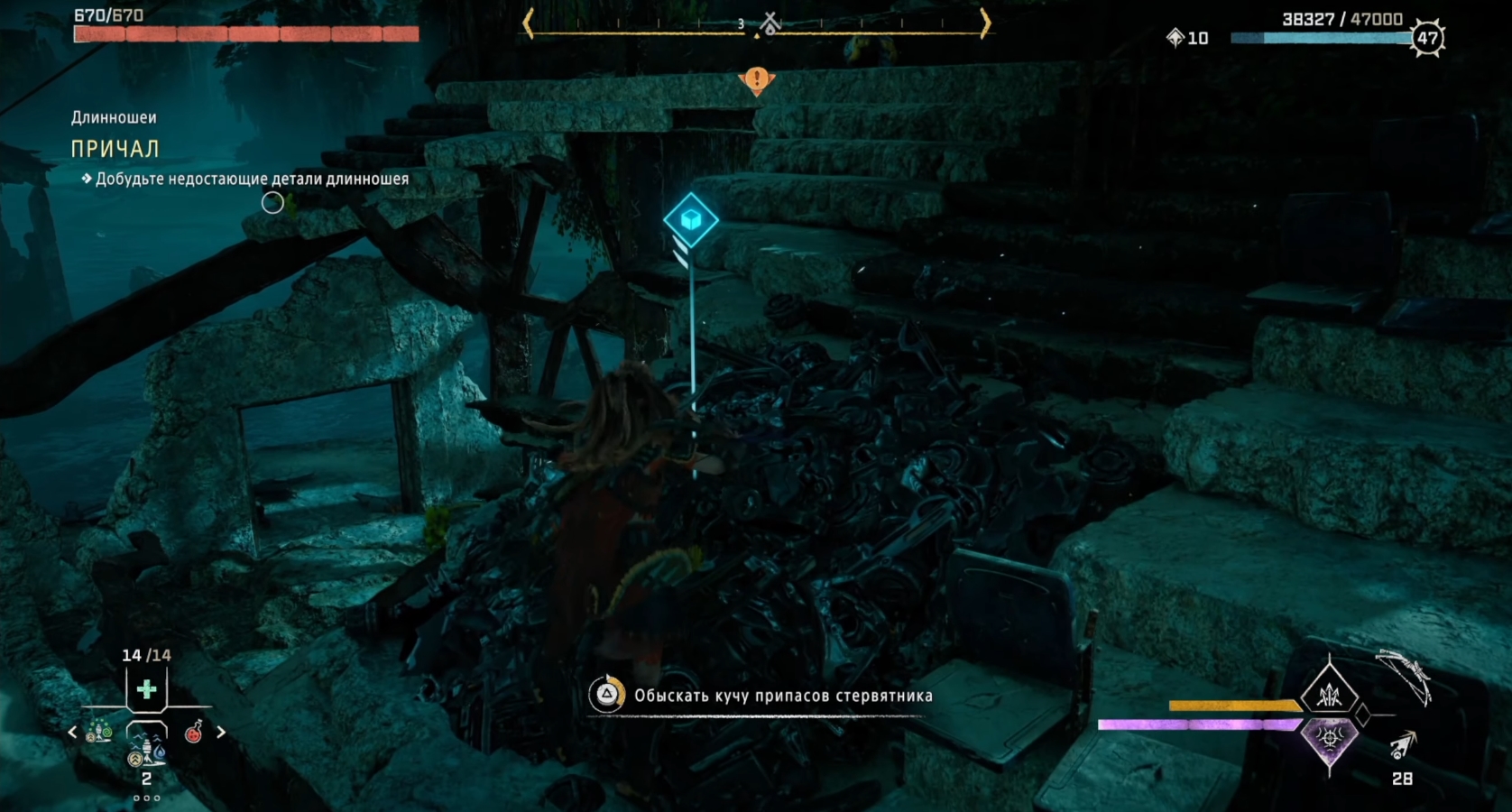
Task: Select the arrow ammo type icon
Action: point(1402,745)
